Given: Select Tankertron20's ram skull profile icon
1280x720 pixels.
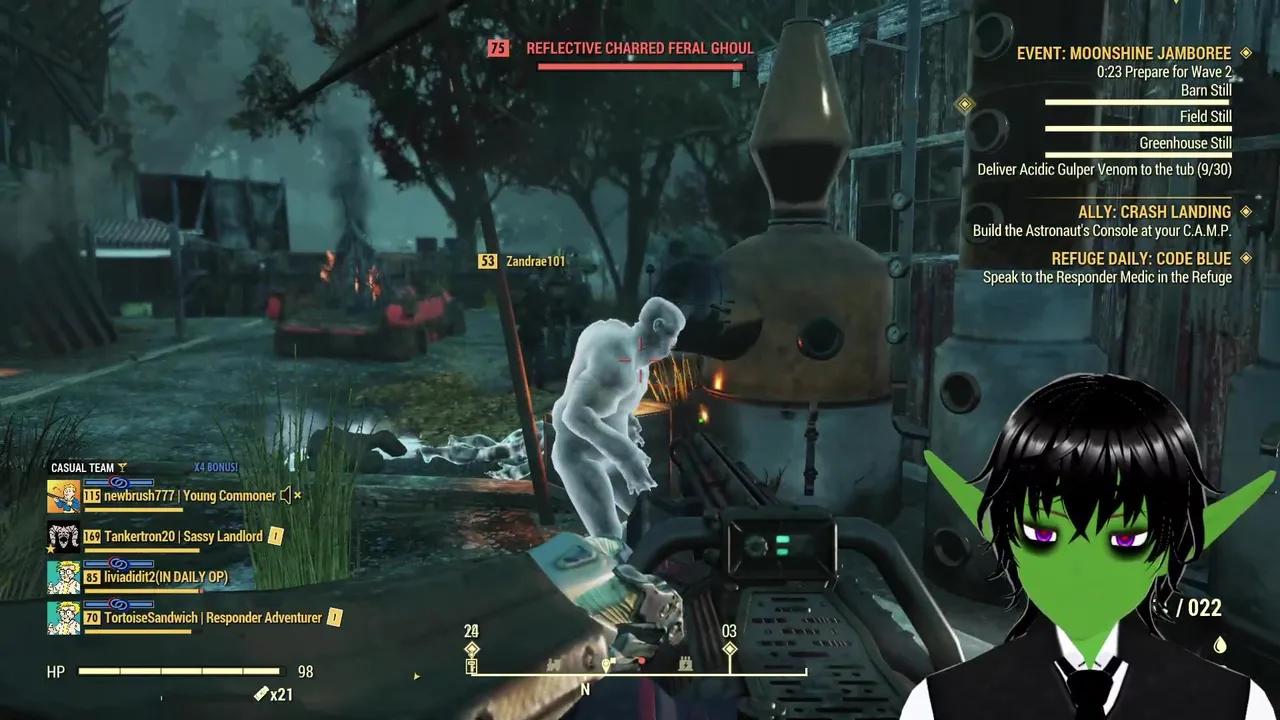Looking at the screenshot, I should (x=62, y=536).
